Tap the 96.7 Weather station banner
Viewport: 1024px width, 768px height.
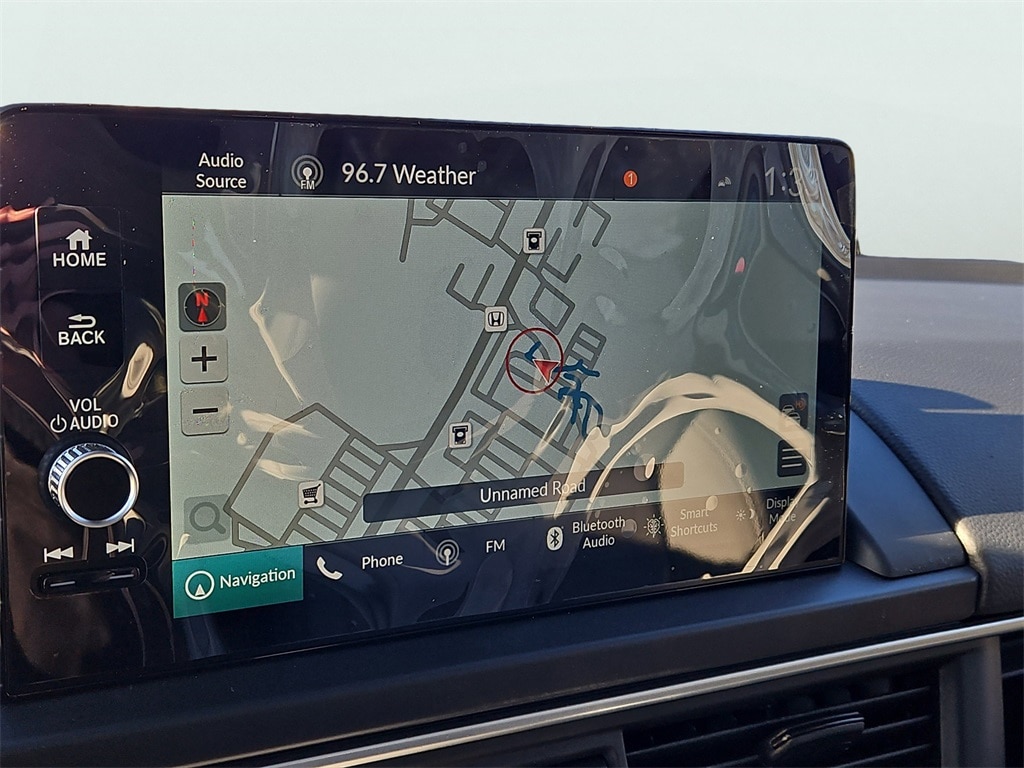pos(408,174)
